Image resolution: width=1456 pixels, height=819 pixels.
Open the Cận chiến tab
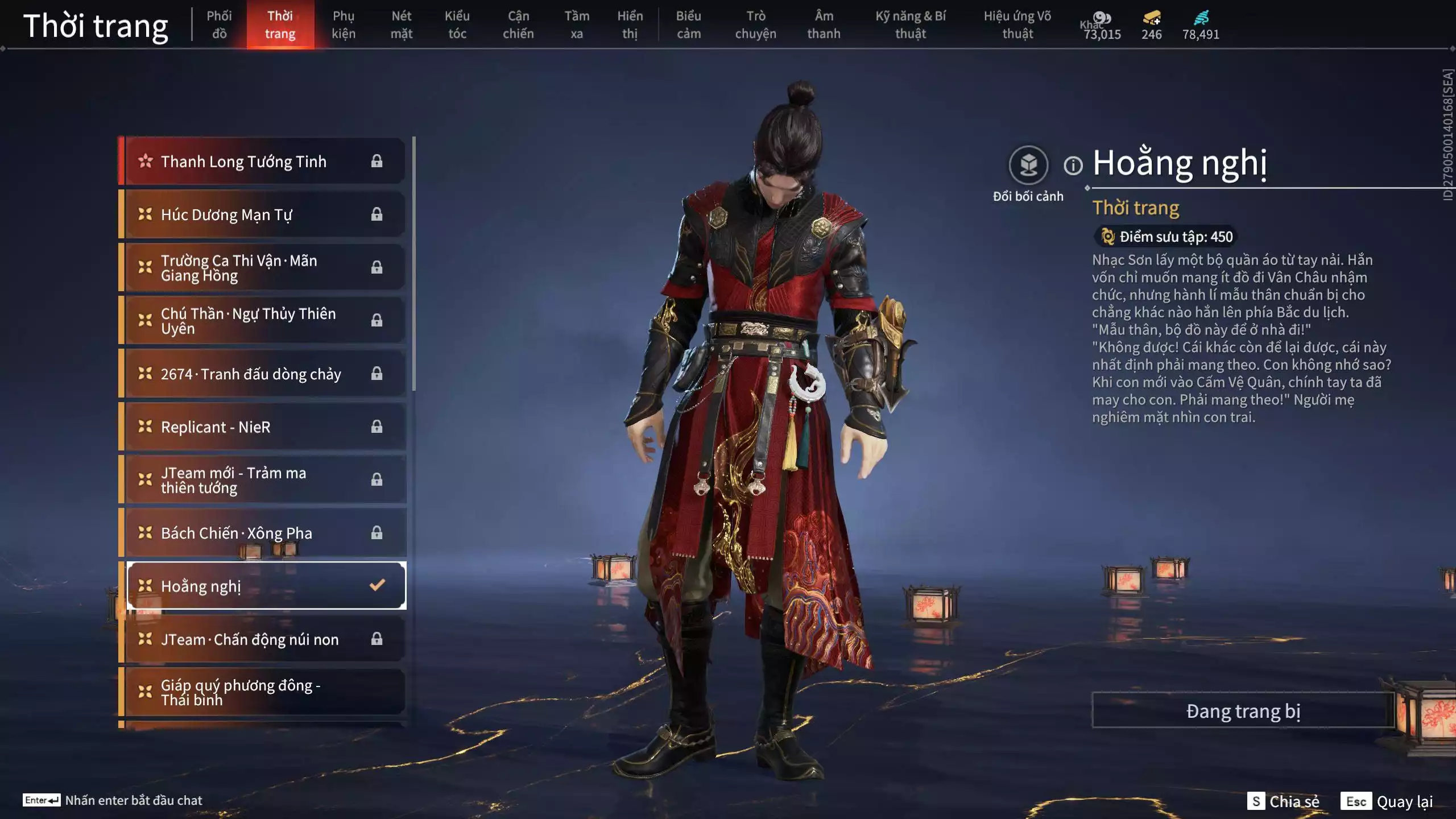pos(518,25)
